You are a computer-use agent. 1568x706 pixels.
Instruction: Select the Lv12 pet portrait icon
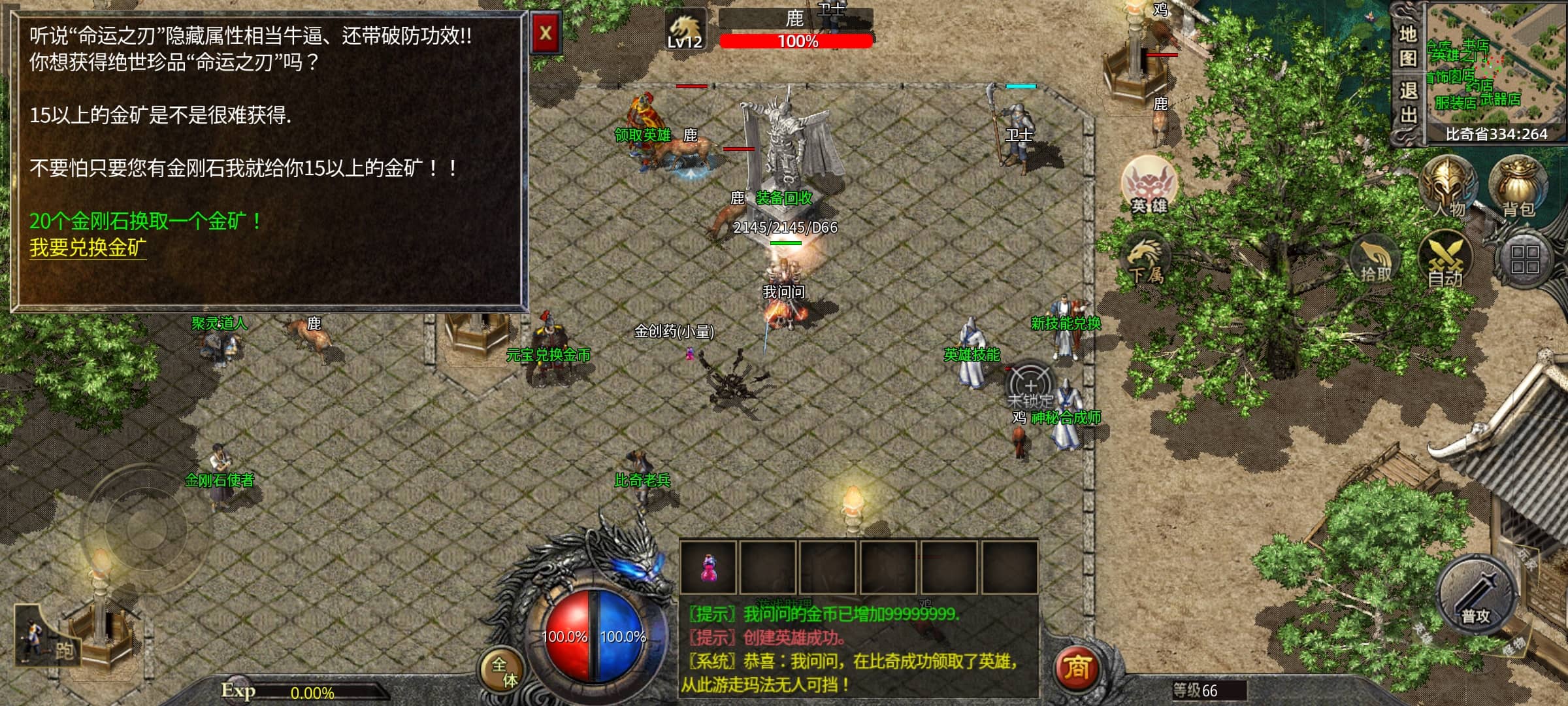click(685, 30)
